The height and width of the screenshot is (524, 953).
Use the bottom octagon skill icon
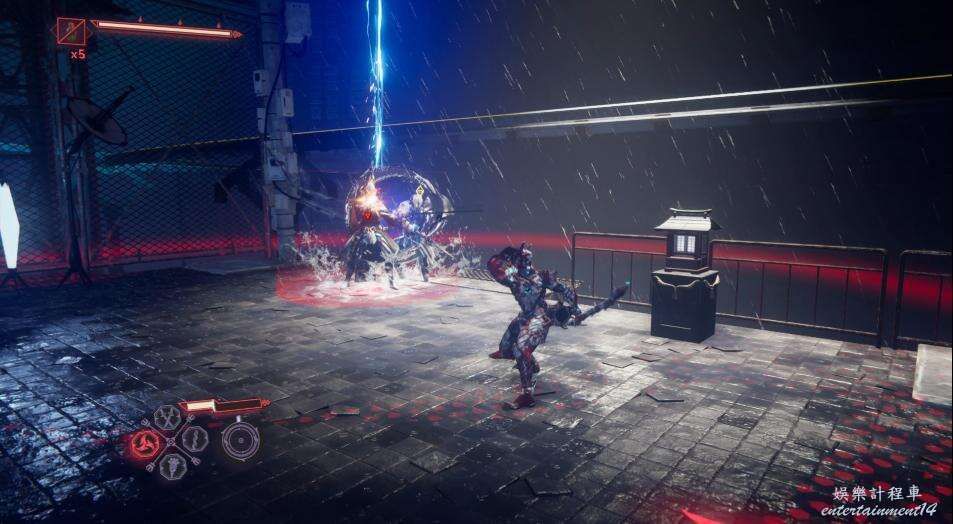coord(172,465)
